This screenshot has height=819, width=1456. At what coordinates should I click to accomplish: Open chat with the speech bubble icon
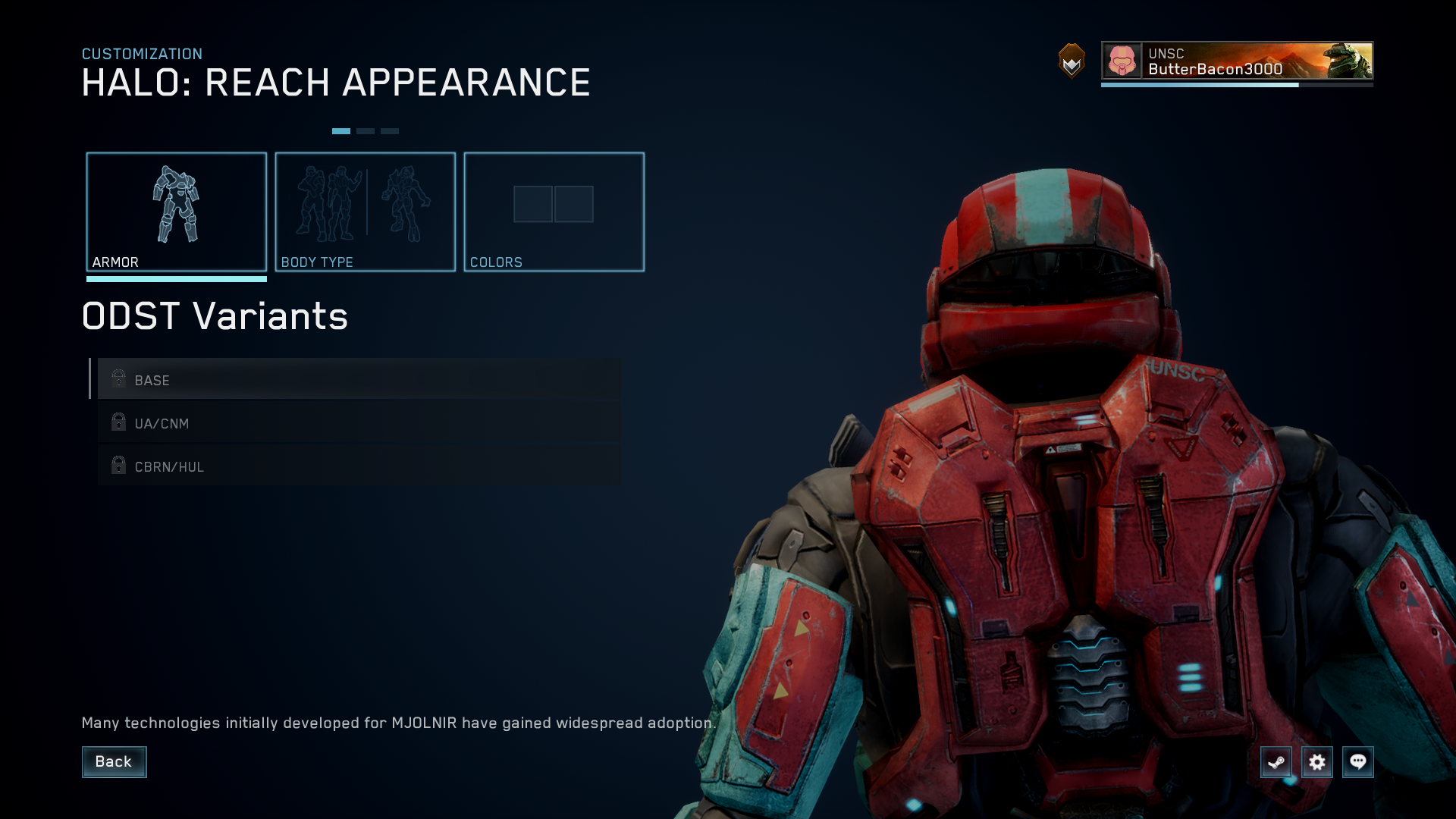point(1360,762)
